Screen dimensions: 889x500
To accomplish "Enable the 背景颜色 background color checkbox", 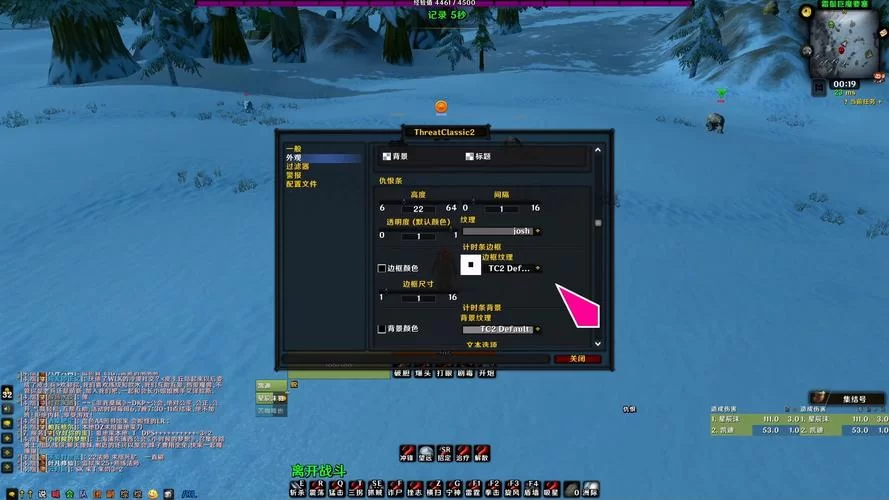I will pyautogui.click(x=382, y=329).
